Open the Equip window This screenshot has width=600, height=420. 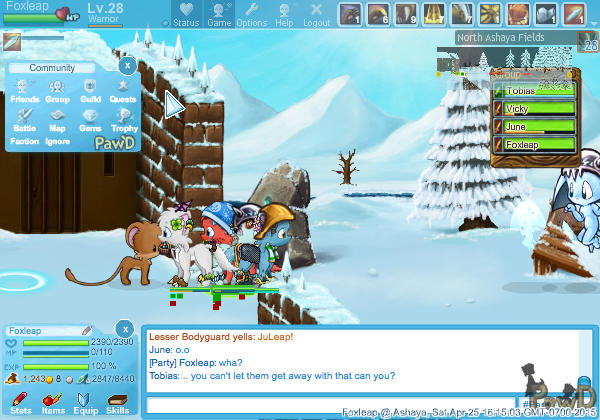85,403
